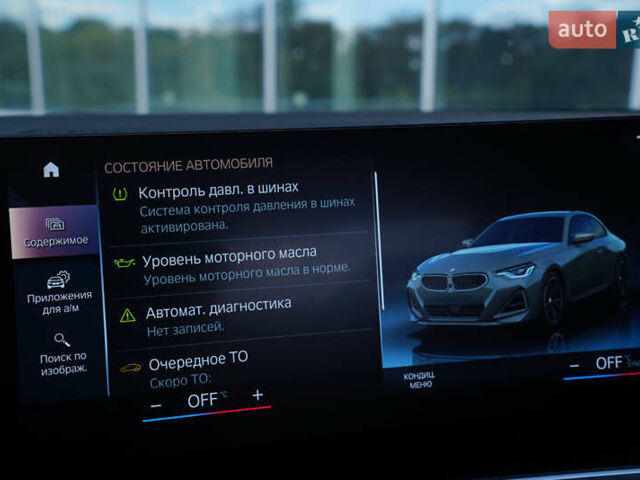Click the auto watermark logo
The image size is (640, 480).
[x=582, y=30]
